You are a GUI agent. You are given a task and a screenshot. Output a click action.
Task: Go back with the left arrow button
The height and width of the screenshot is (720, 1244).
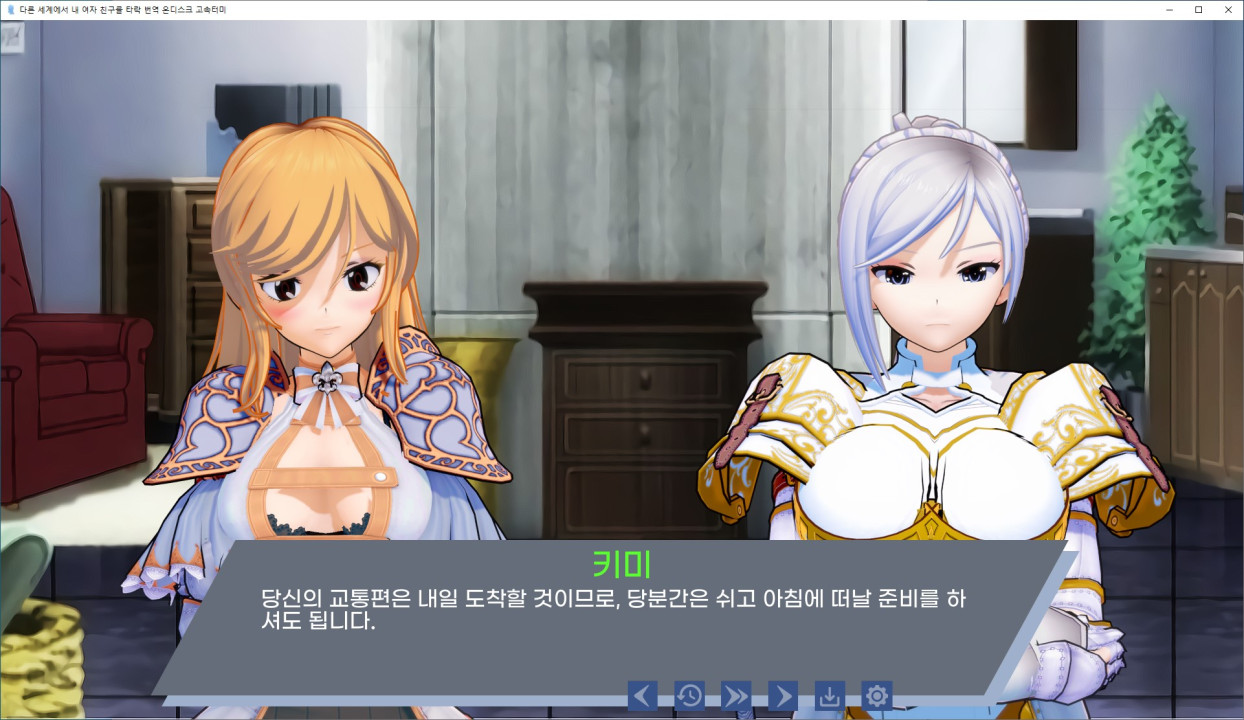[x=643, y=695]
